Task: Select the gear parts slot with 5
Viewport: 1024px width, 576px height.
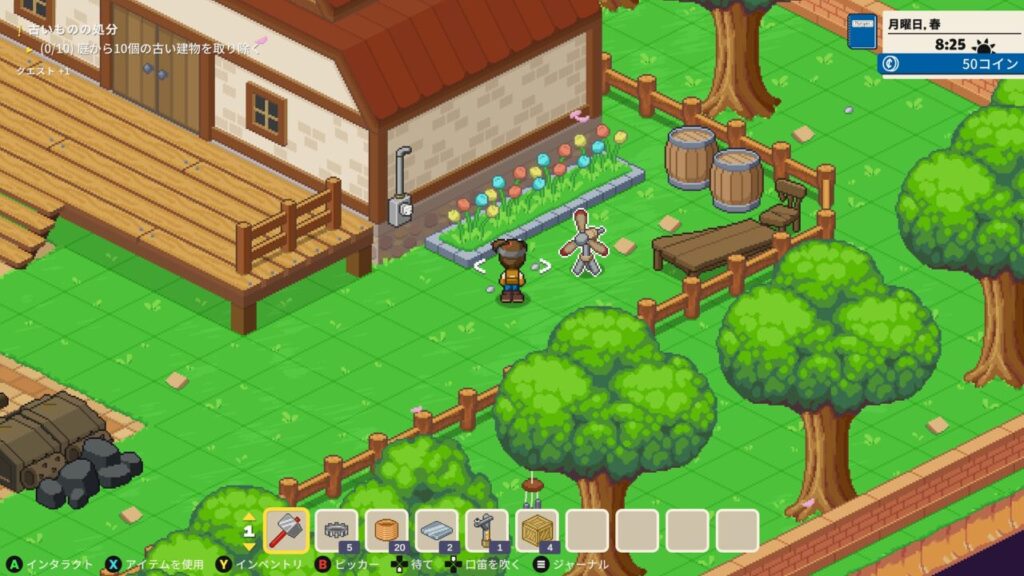Action: pos(337,530)
